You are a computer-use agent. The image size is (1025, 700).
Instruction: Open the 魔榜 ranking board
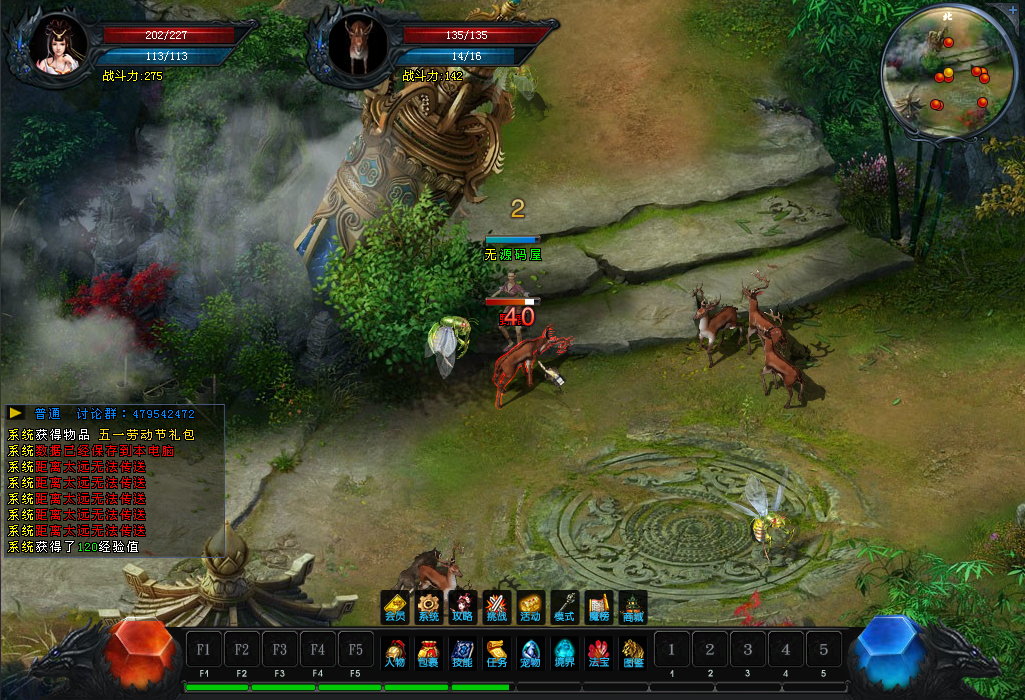598,607
